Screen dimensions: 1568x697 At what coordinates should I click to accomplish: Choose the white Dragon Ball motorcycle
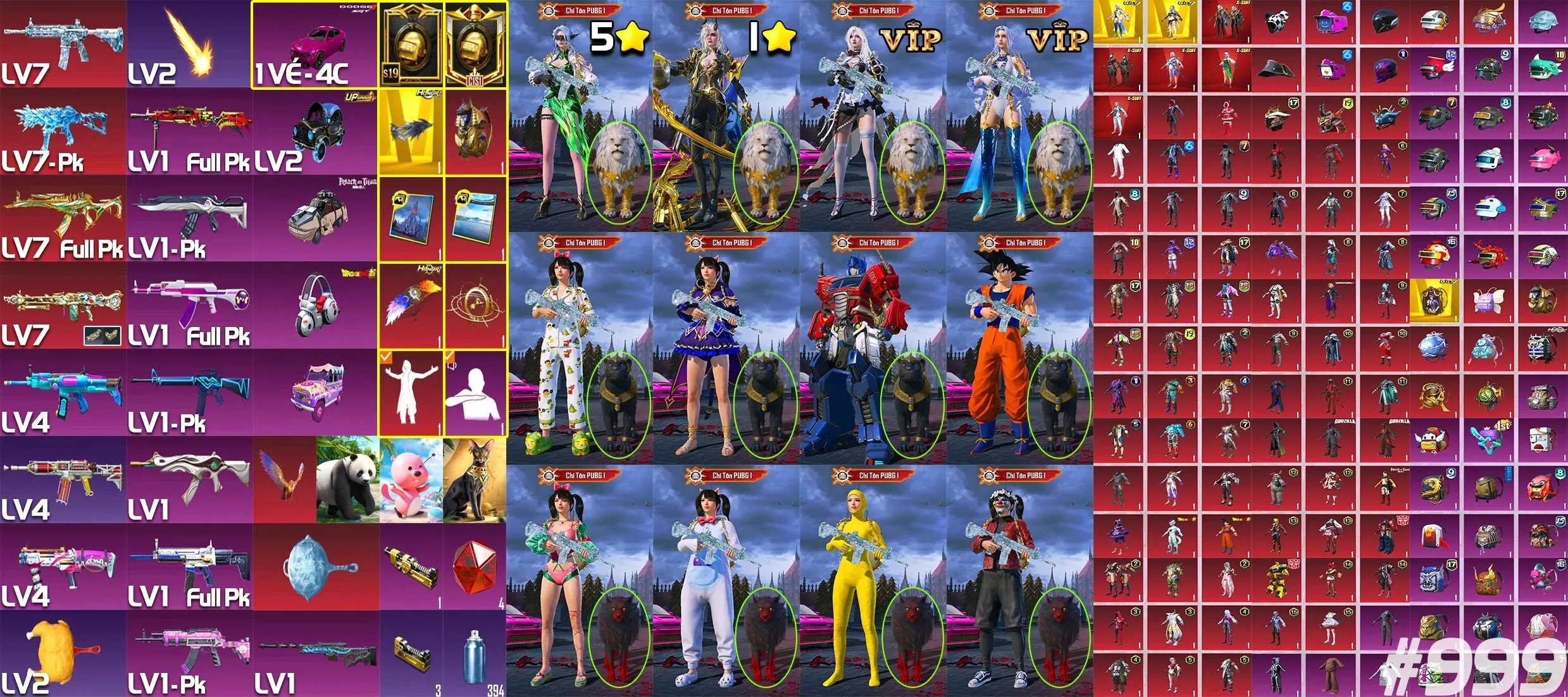(316, 305)
